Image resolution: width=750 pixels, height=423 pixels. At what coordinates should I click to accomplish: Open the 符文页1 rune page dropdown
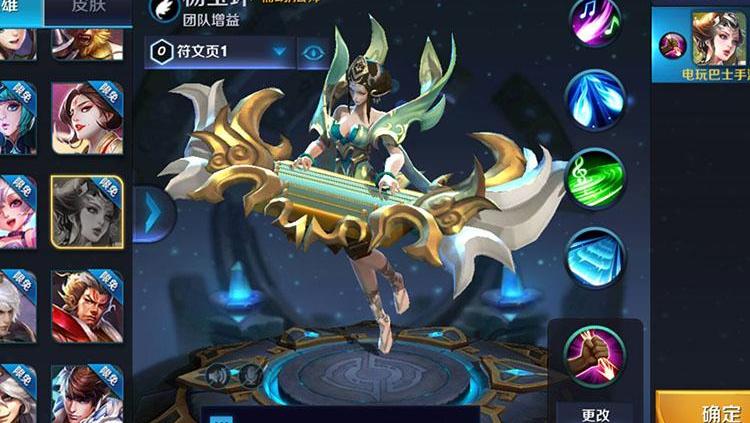point(218,52)
